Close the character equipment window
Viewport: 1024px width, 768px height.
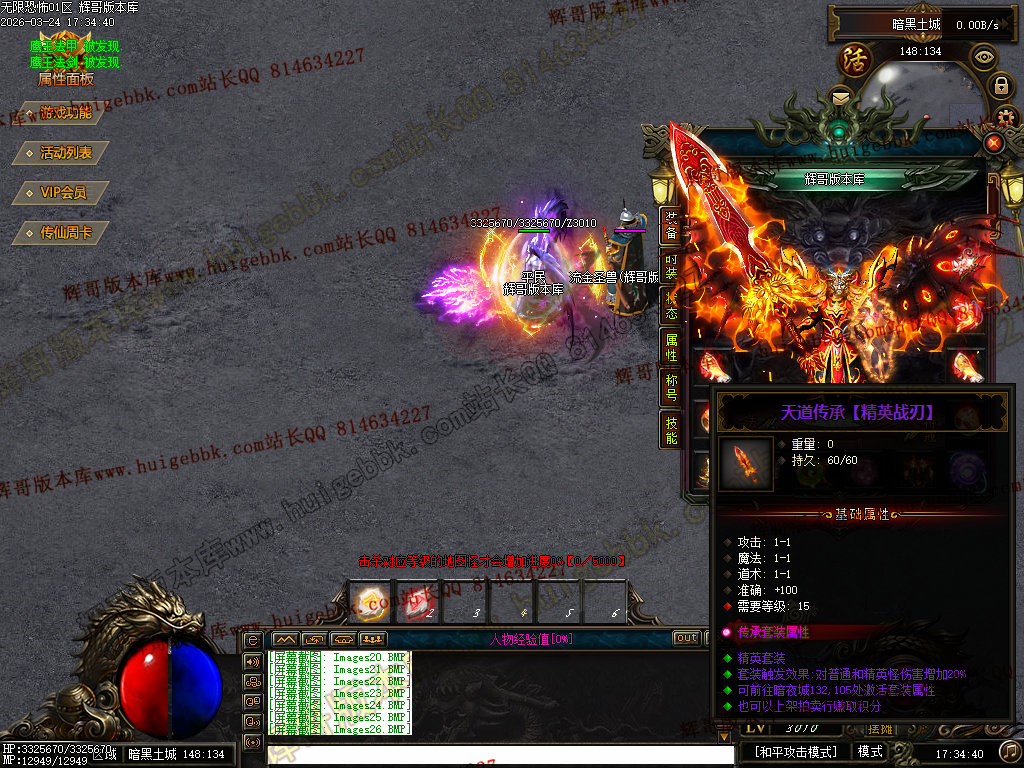point(993,143)
